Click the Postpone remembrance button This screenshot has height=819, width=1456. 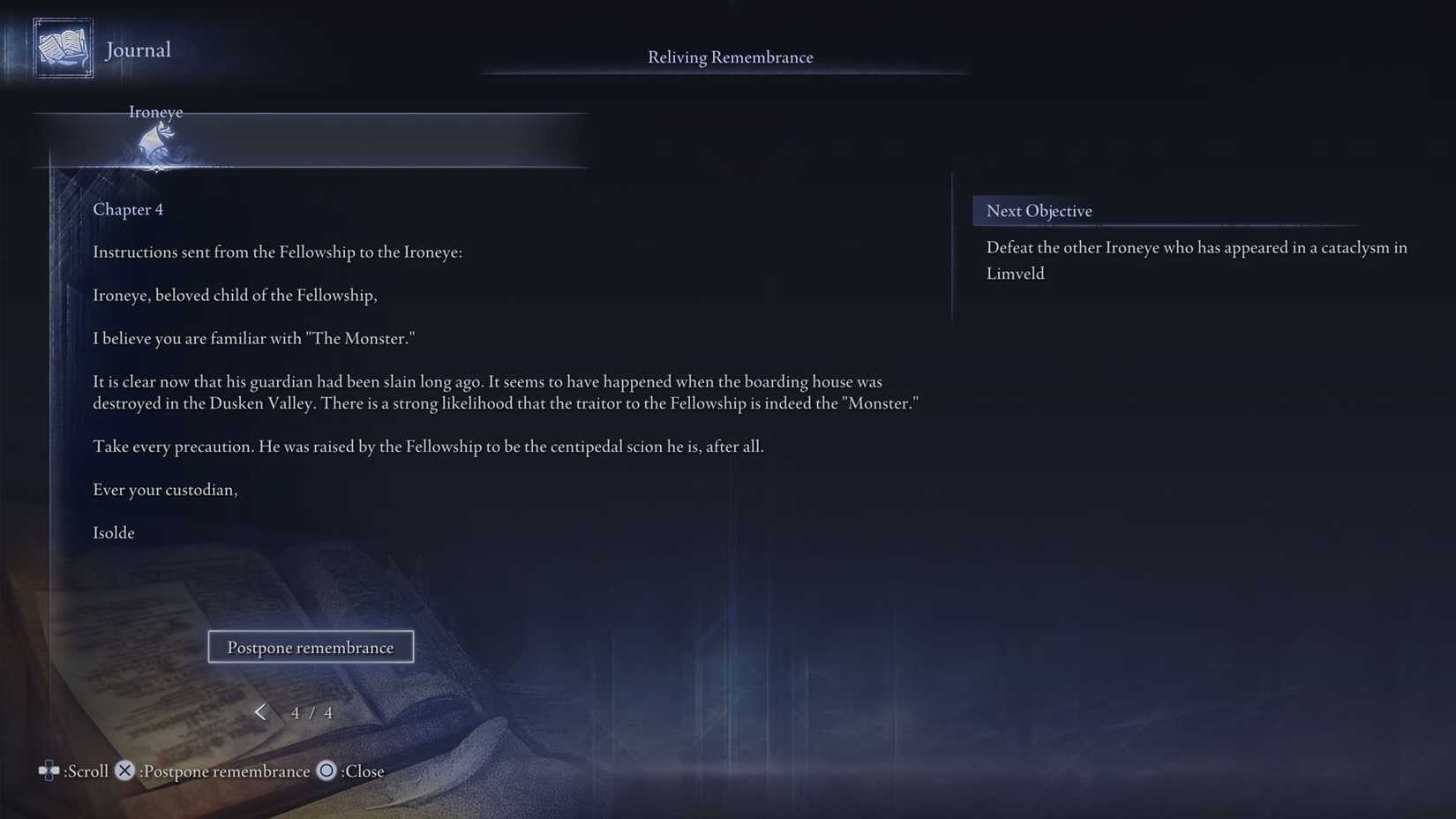(x=311, y=647)
